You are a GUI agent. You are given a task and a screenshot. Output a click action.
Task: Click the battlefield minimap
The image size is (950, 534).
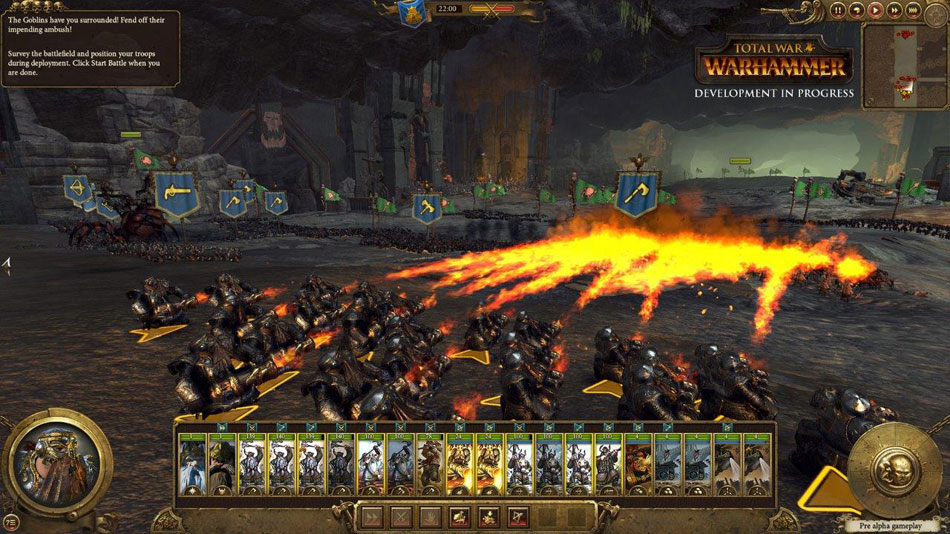[903, 65]
